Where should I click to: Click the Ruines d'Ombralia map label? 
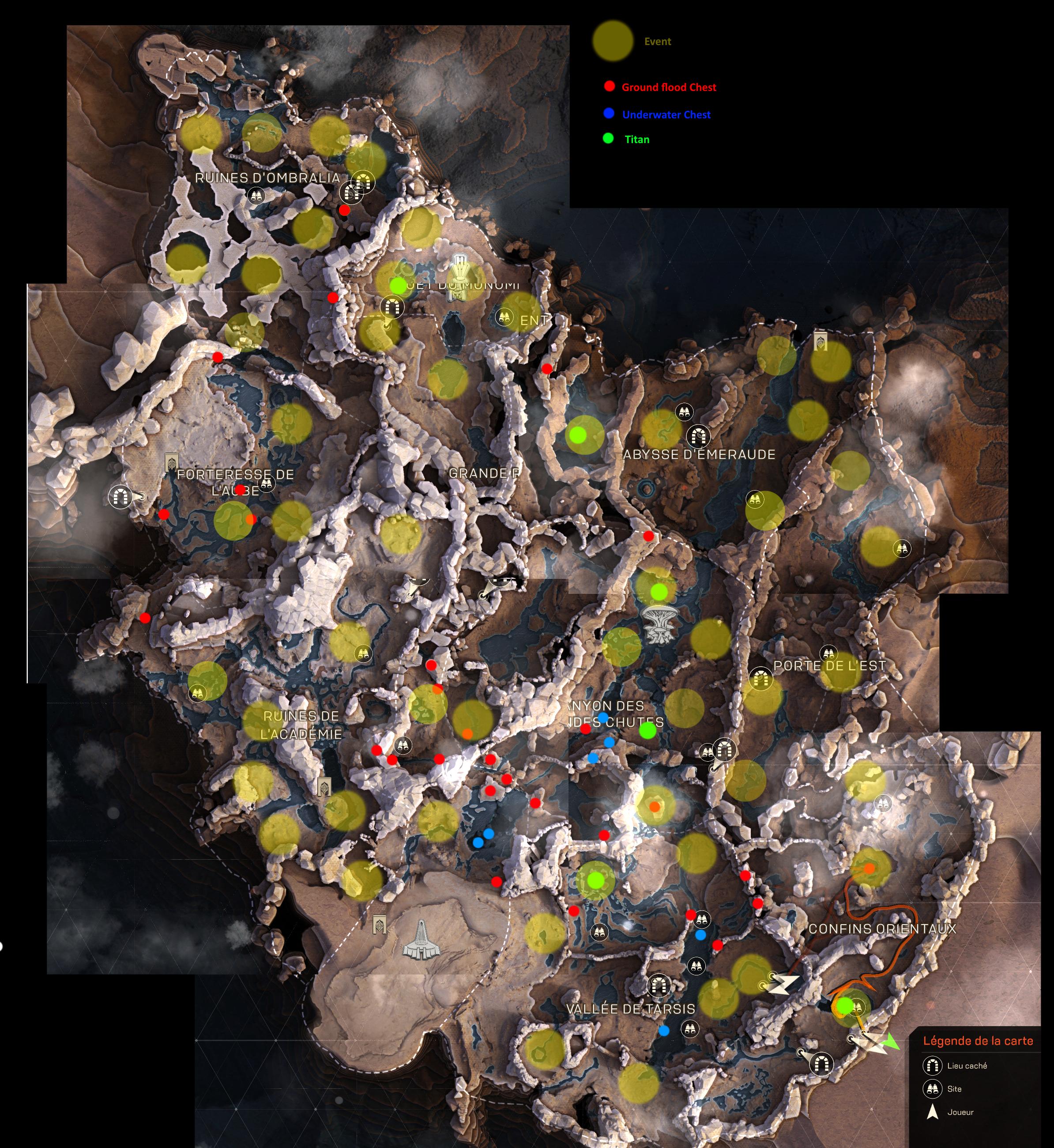coord(267,178)
